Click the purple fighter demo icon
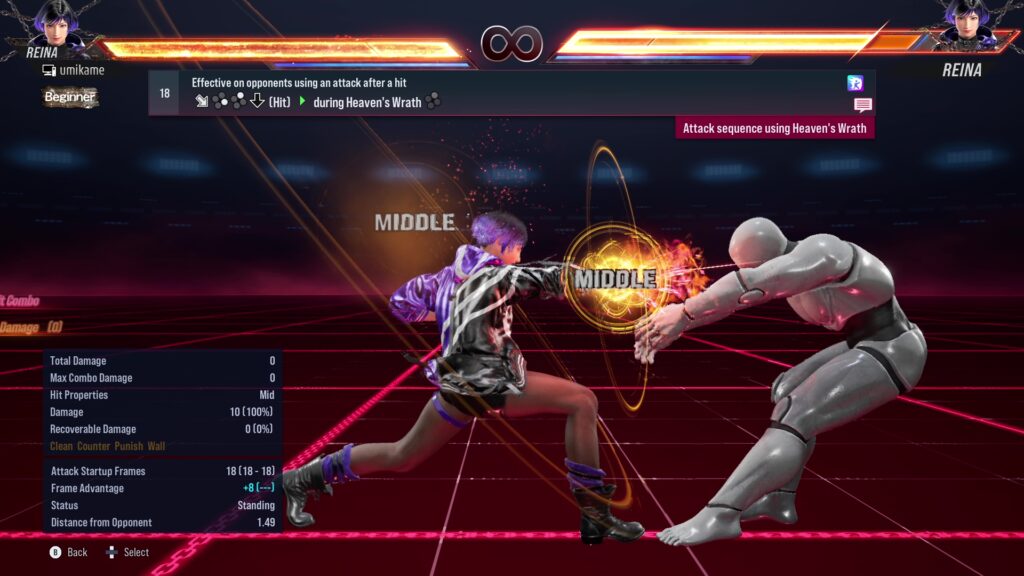The height and width of the screenshot is (576, 1024). [x=855, y=83]
